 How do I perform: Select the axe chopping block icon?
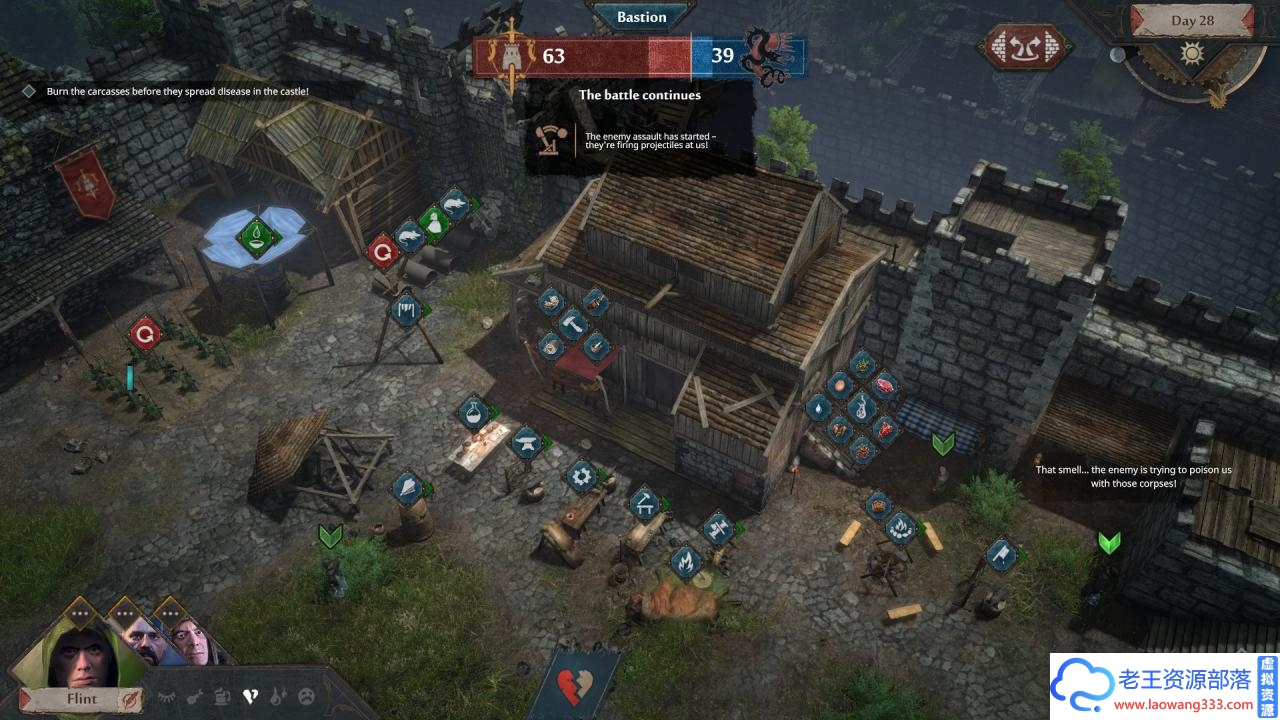click(1001, 554)
